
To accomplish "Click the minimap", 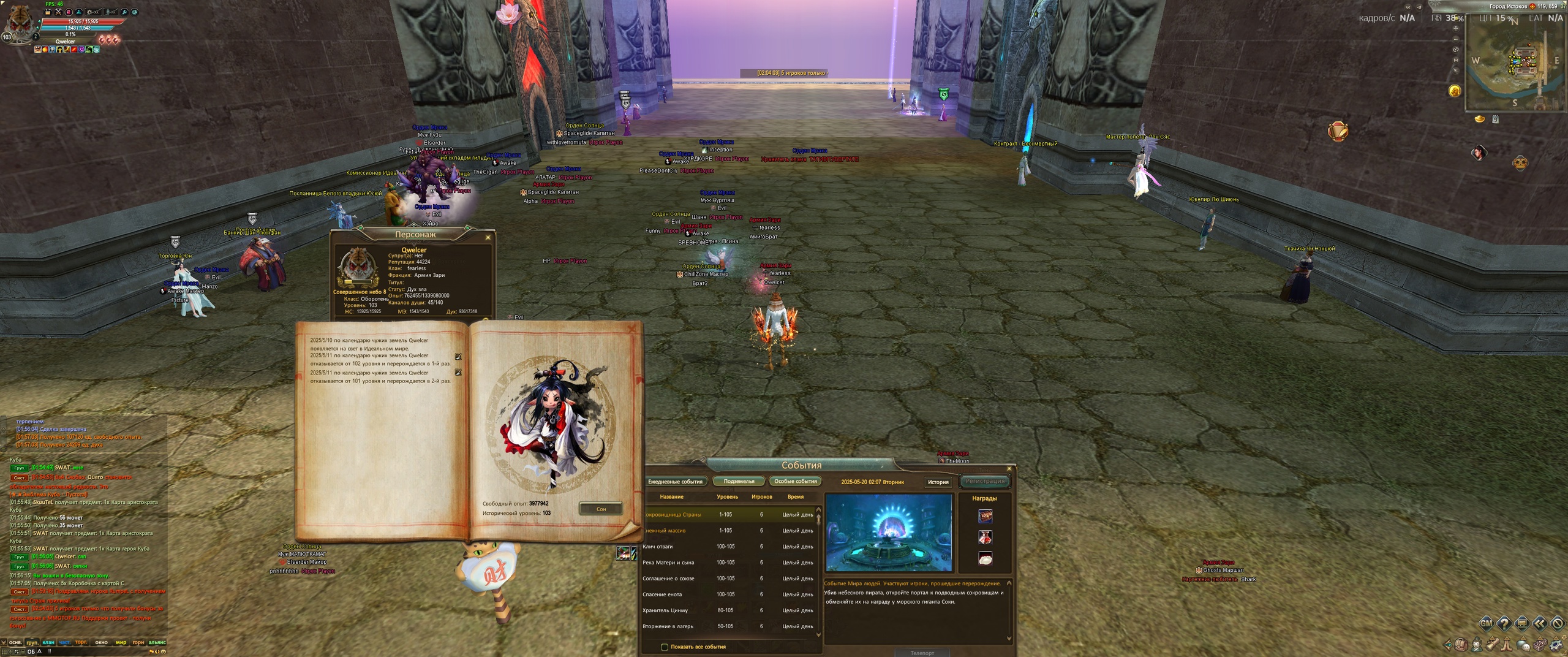I will tap(1513, 67).
